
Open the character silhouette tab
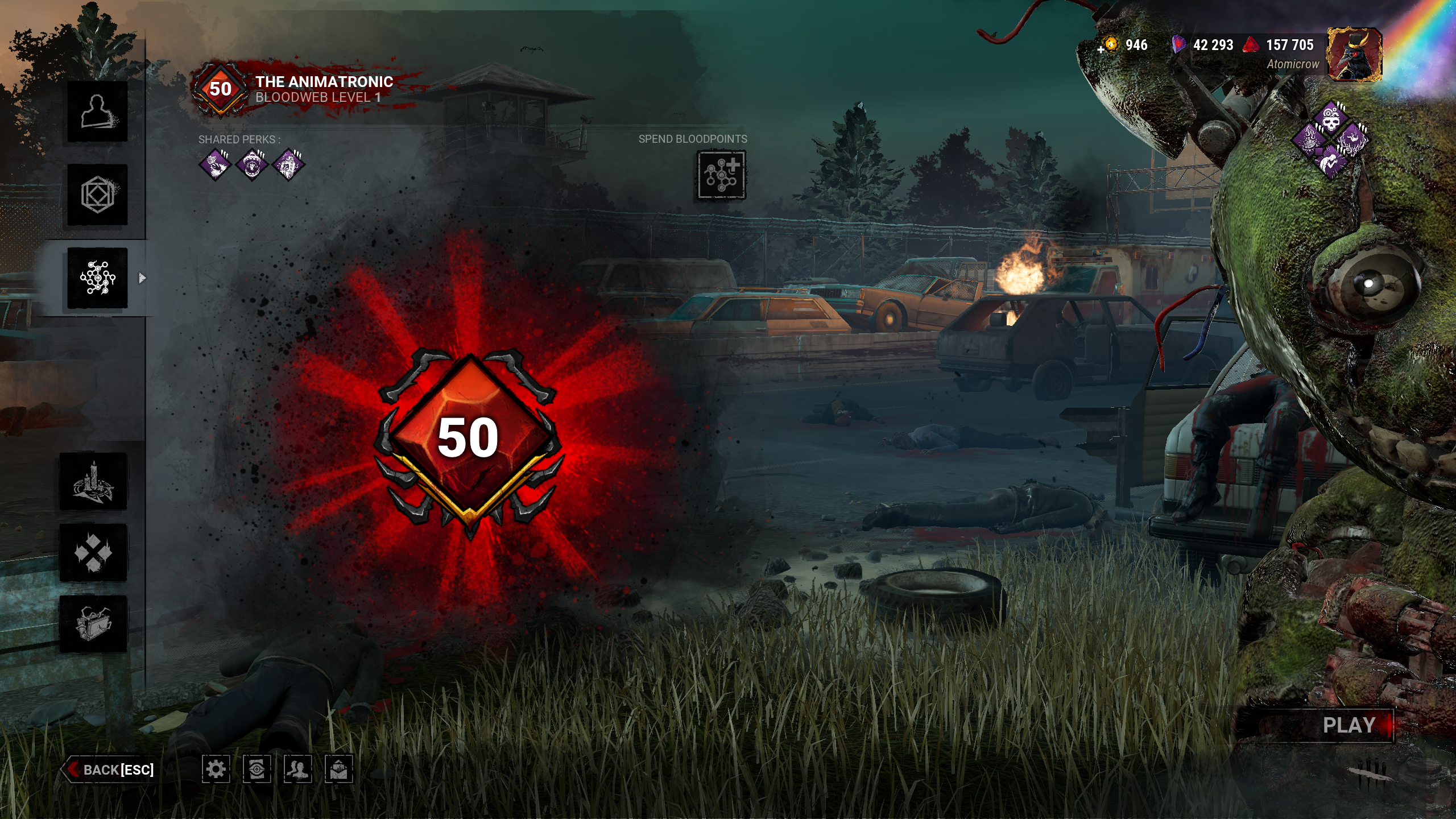coord(97,111)
